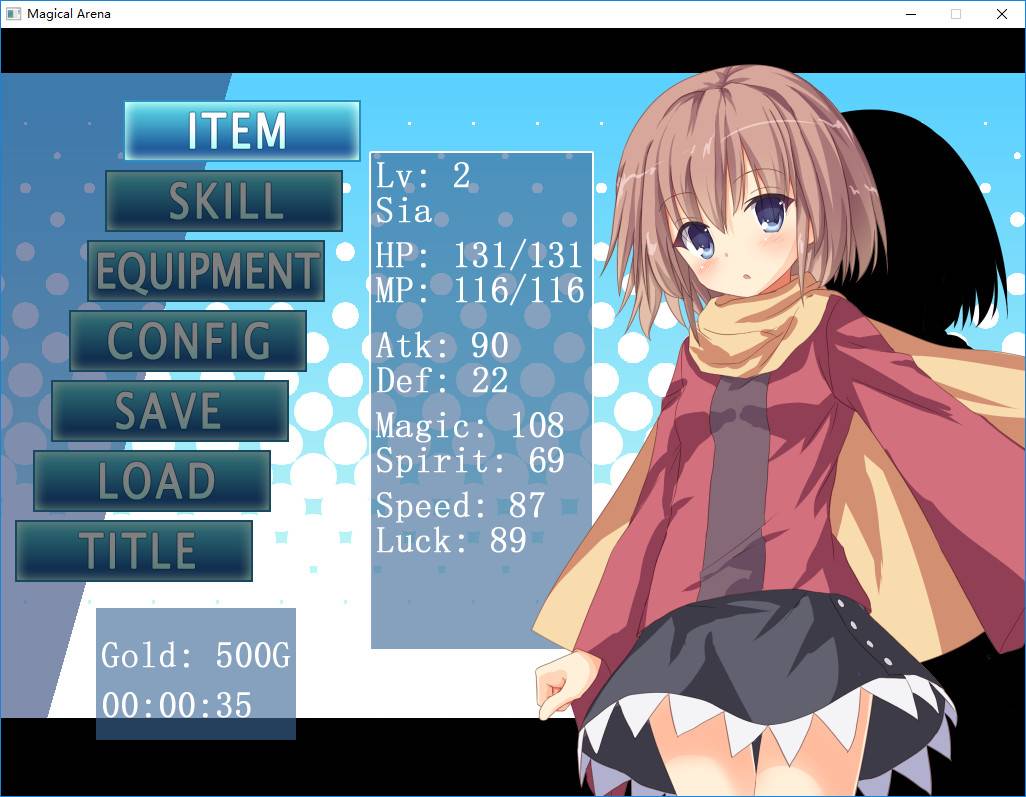Open the ITEM menu

click(x=241, y=131)
